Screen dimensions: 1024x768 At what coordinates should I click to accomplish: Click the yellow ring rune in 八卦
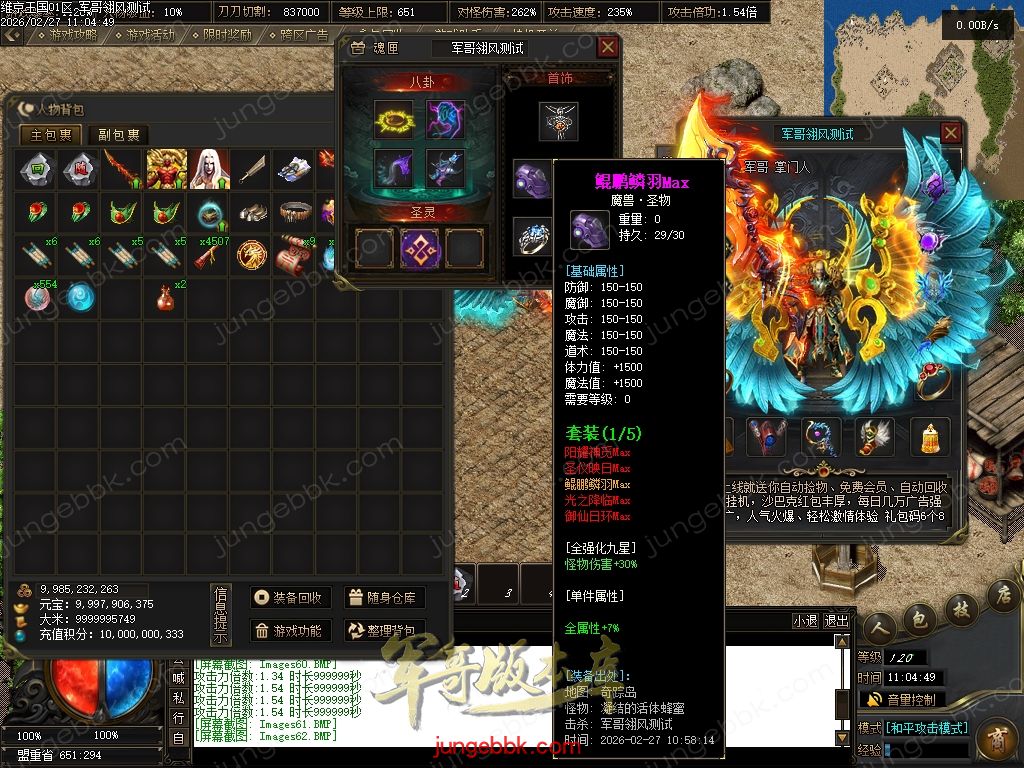pos(393,119)
